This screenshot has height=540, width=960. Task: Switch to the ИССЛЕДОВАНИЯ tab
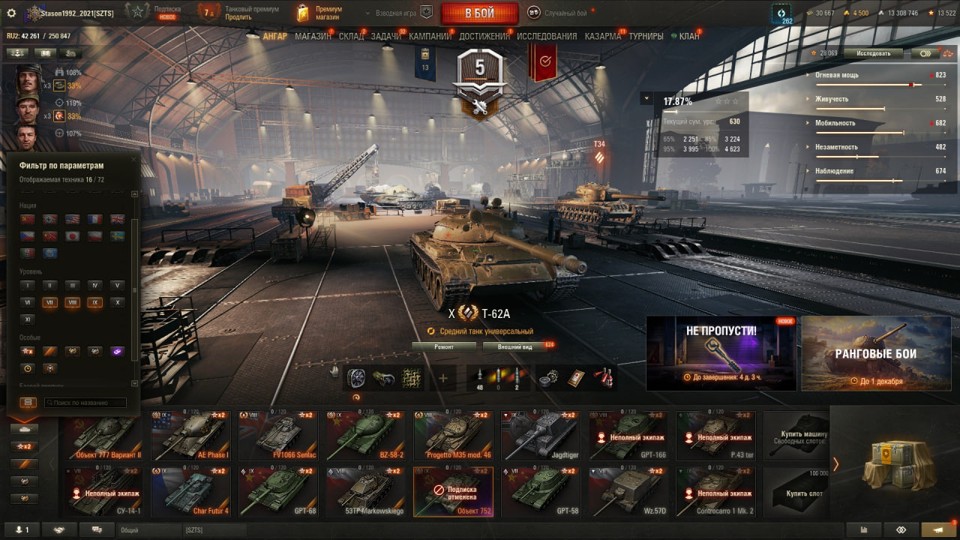point(546,36)
